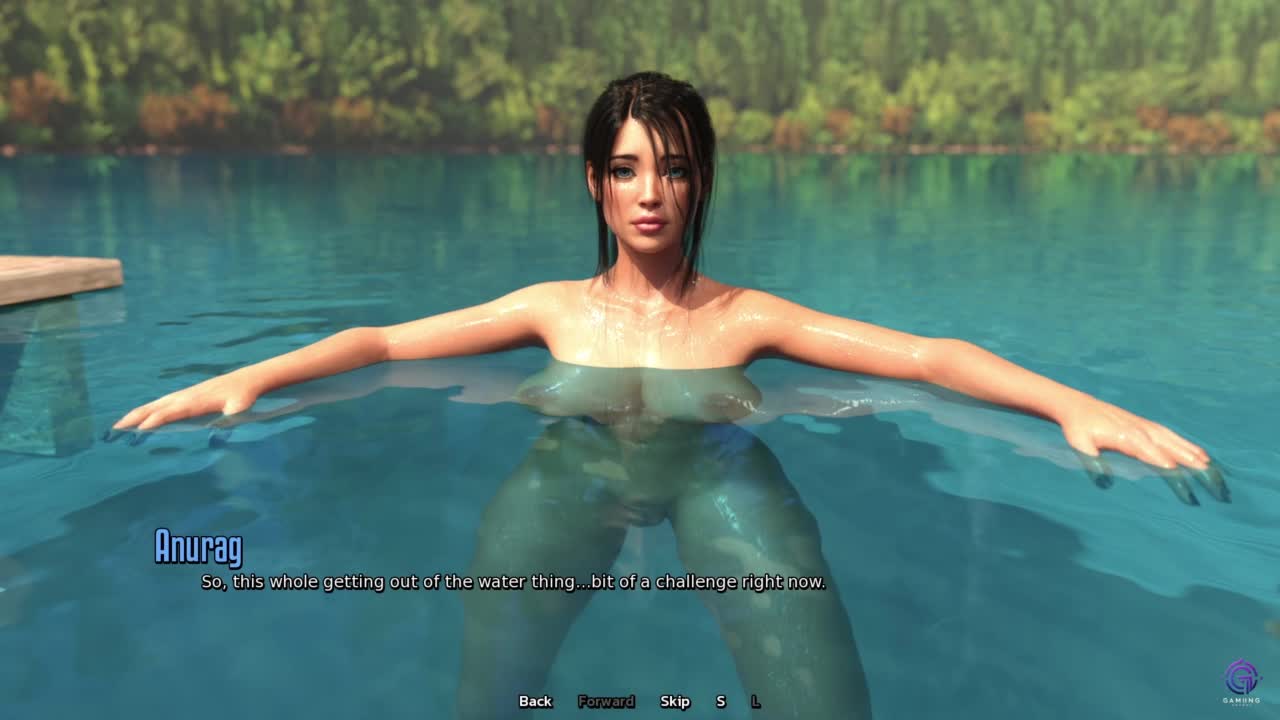Open the save menu via S
The height and width of the screenshot is (720, 1280).
point(720,701)
